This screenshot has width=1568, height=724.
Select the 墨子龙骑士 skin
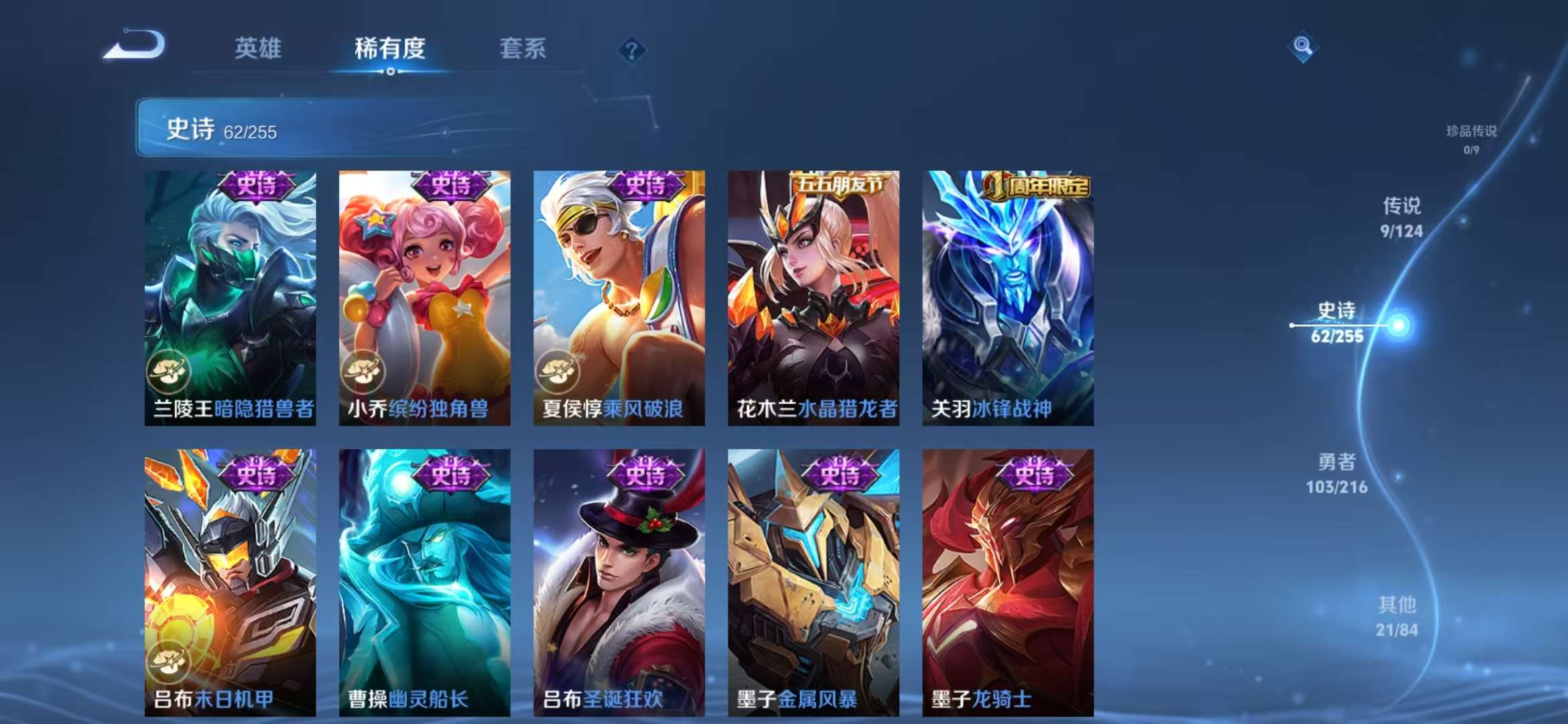pos(1006,590)
